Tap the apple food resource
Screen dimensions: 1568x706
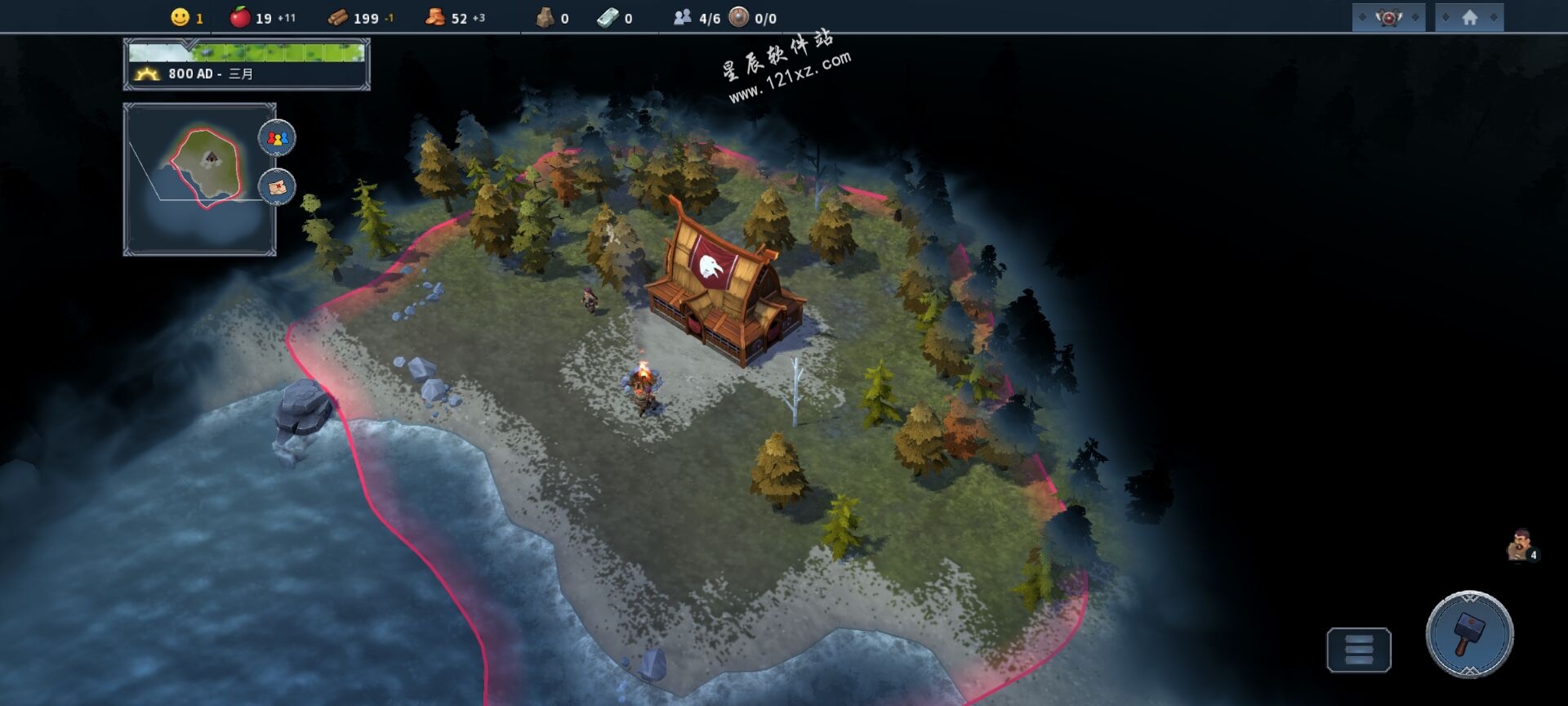click(240, 17)
